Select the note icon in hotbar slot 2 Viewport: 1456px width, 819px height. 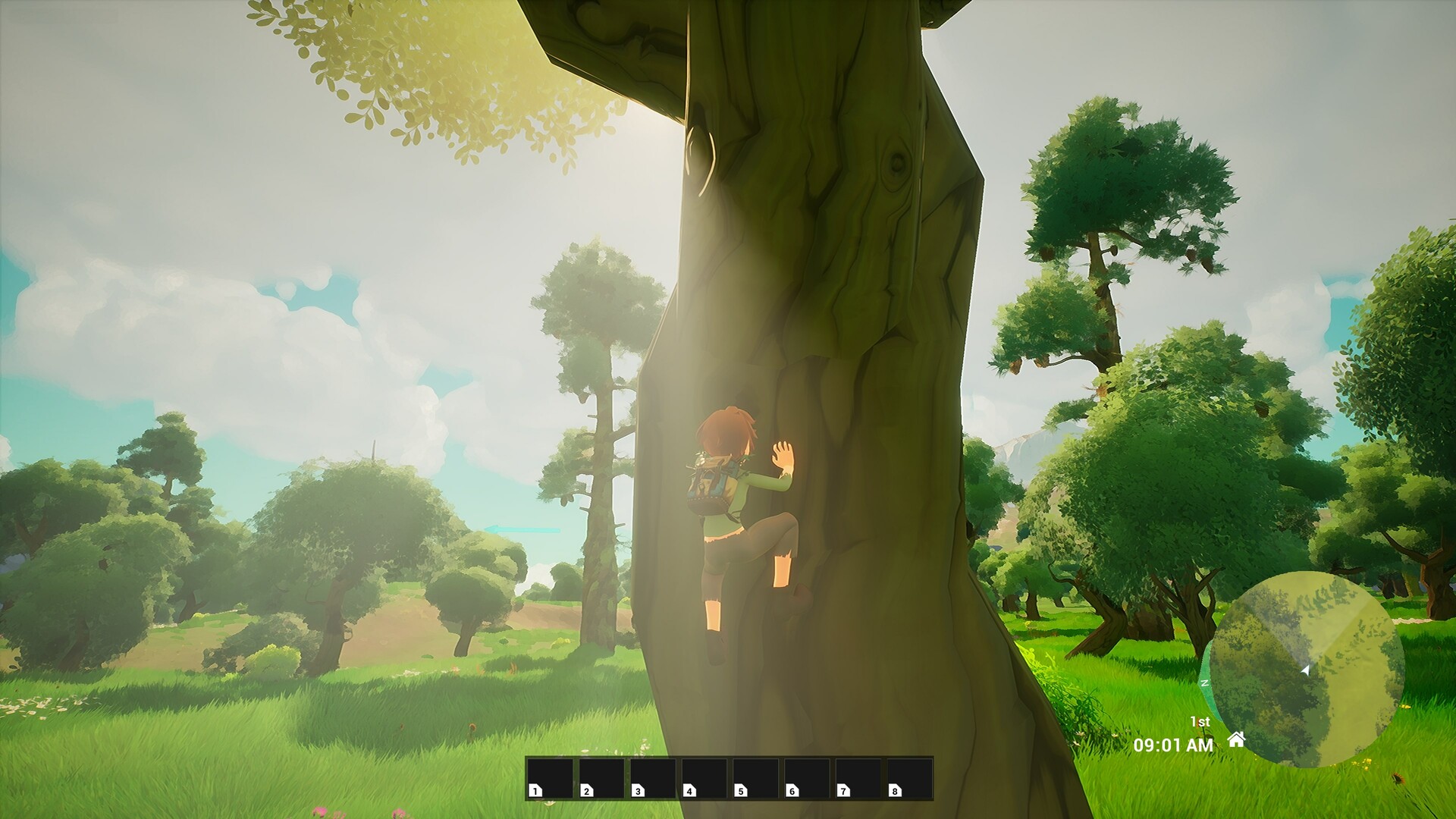click(x=586, y=790)
